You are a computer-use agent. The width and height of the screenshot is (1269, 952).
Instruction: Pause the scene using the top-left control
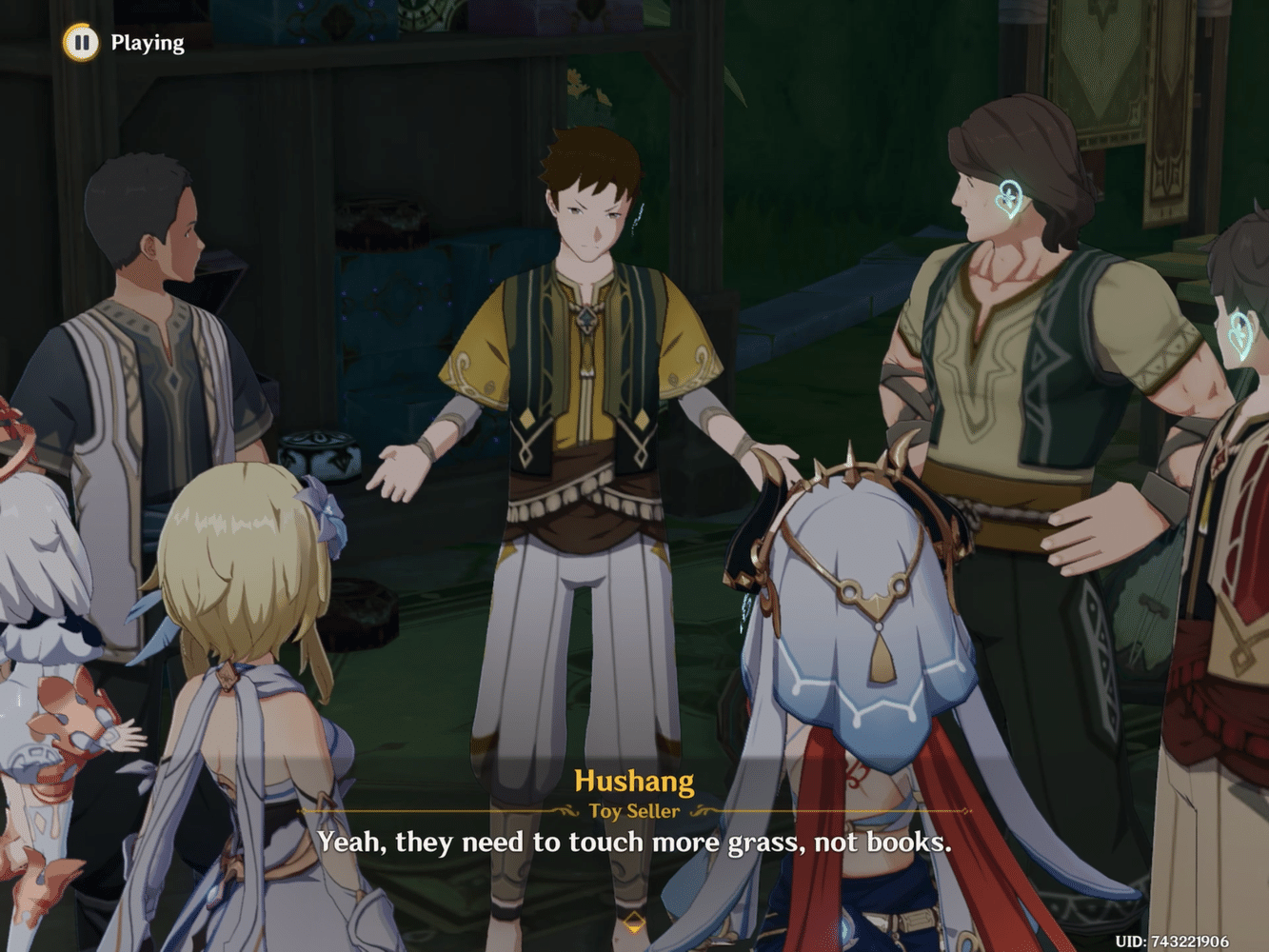(80, 42)
